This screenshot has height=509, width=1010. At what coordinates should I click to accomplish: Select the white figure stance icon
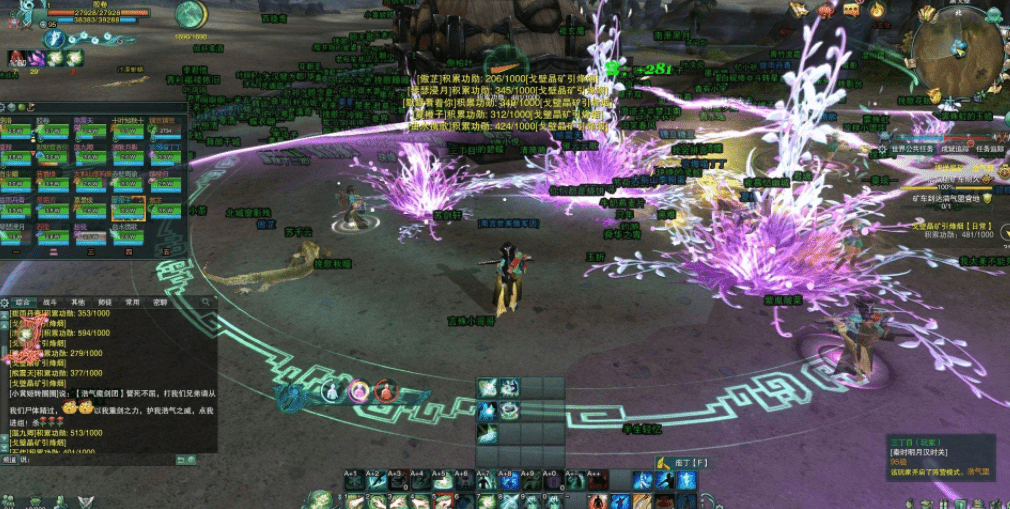[331, 390]
